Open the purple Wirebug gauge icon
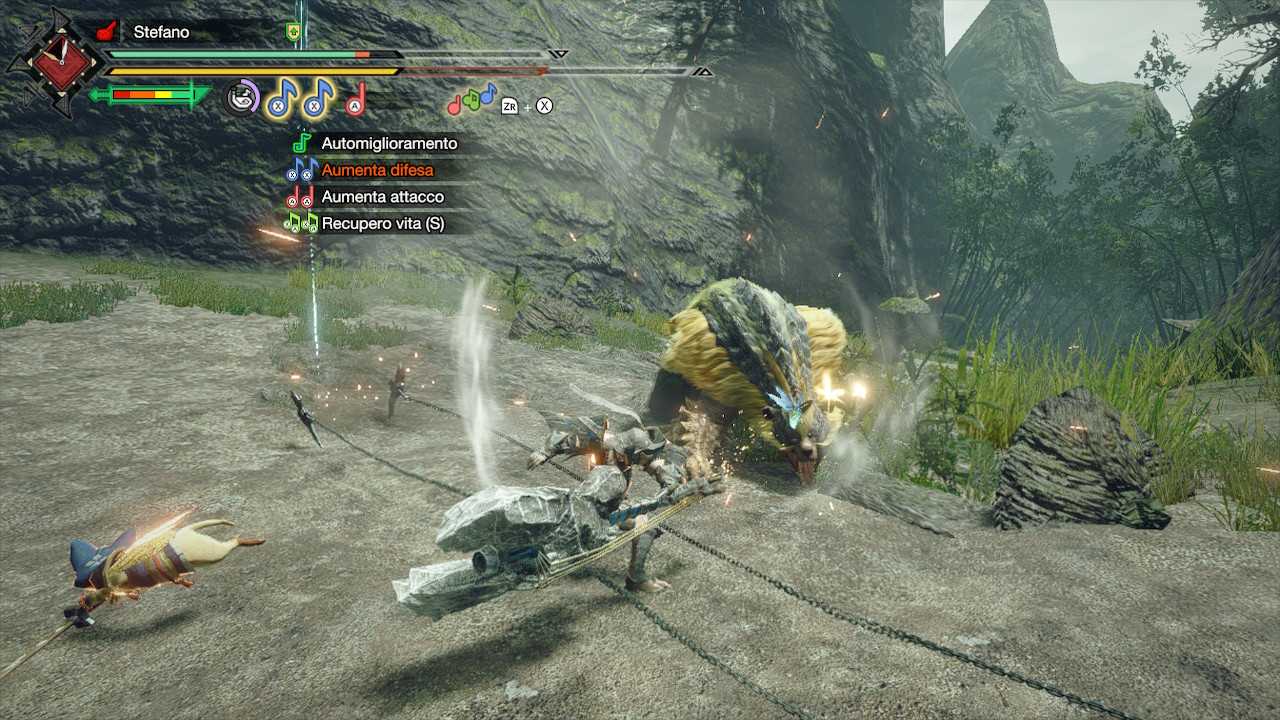The height and width of the screenshot is (720, 1280). (x=241, y=99)
